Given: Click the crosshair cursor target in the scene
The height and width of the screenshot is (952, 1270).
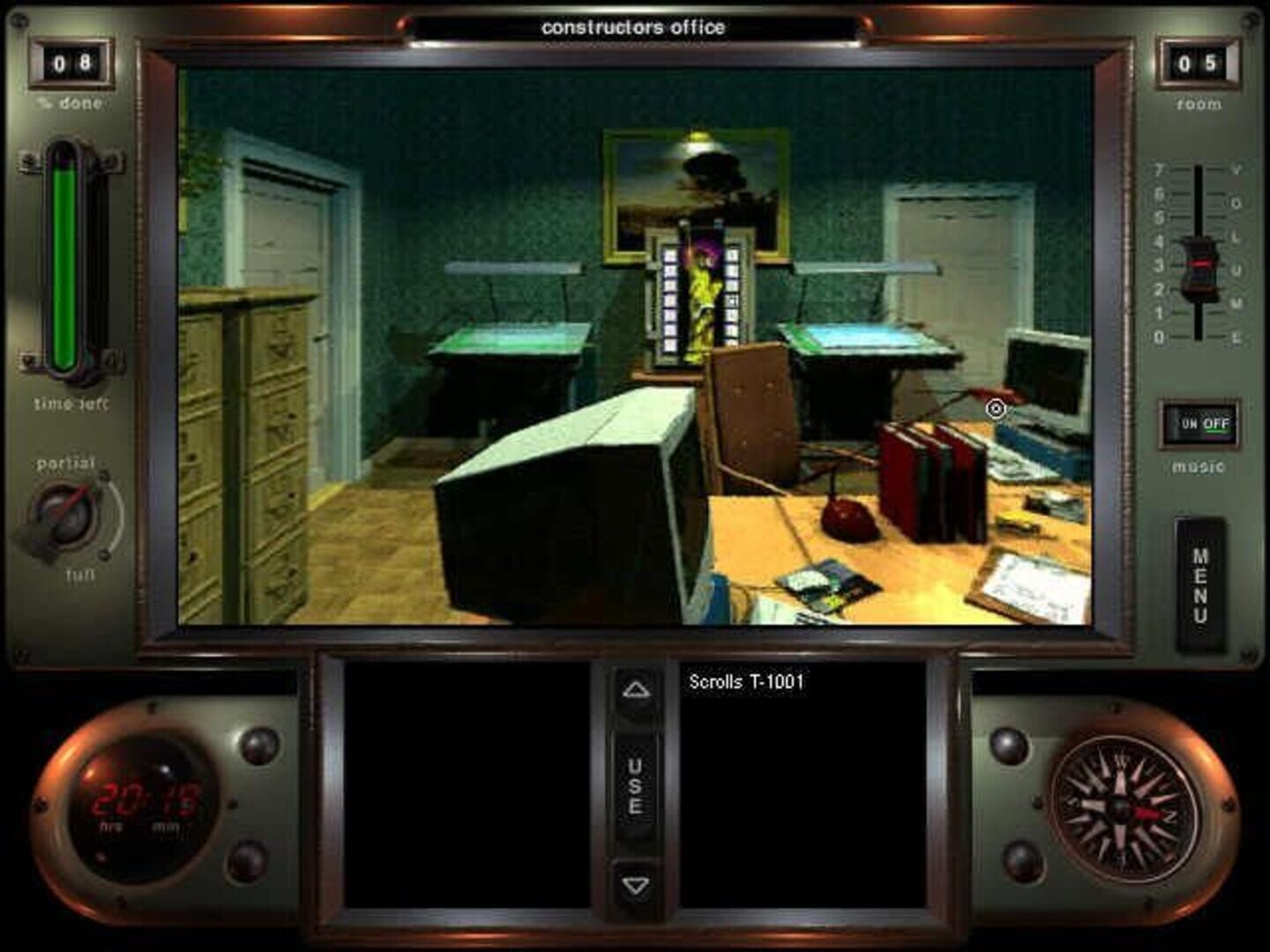Looking at the screenshot, I should 995,408.
